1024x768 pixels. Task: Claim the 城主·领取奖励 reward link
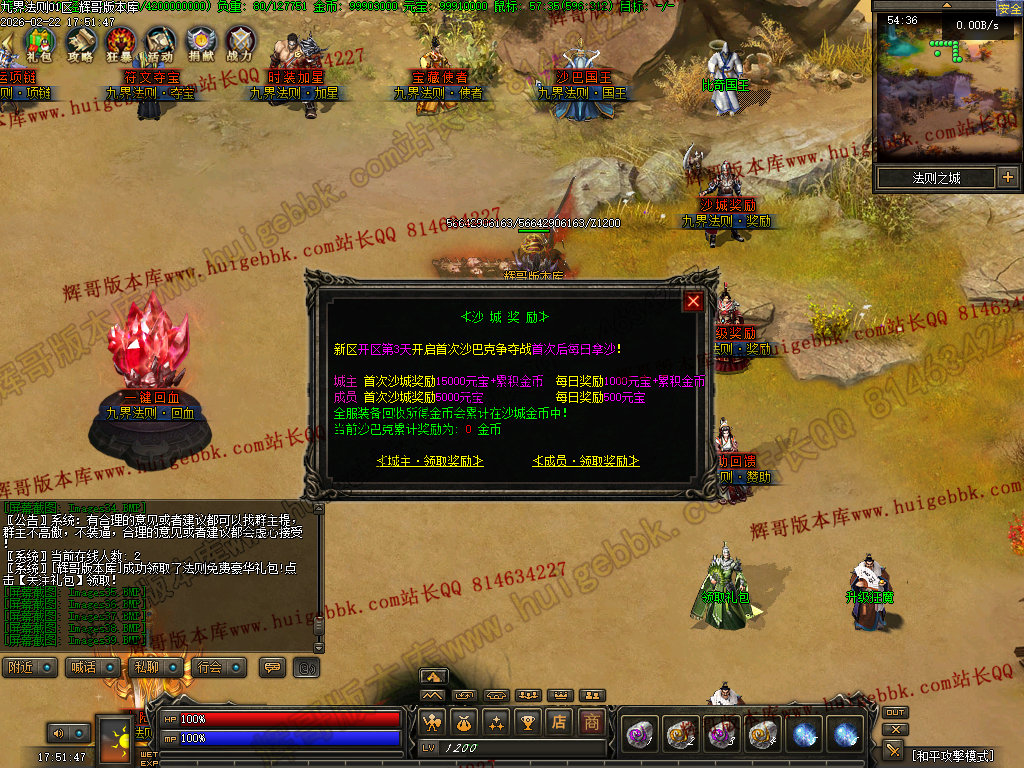click(x=430, y=461)
